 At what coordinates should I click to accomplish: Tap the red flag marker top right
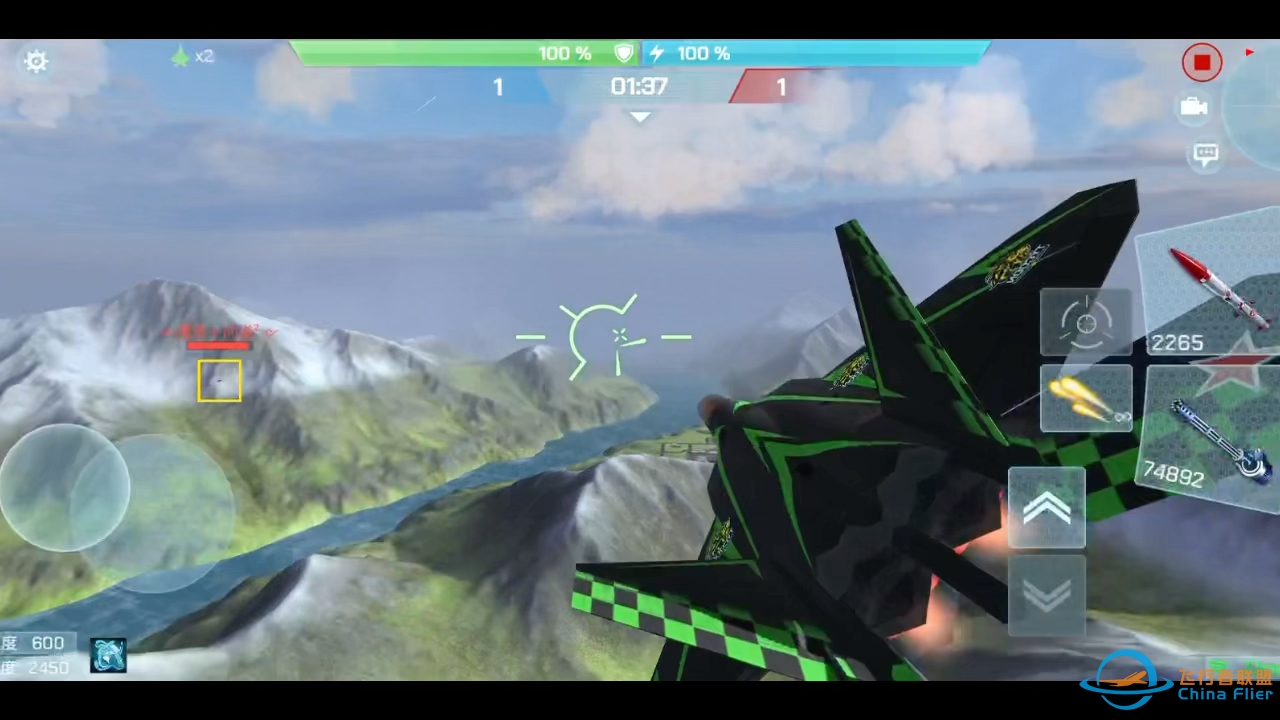[x=1249, y=54]
